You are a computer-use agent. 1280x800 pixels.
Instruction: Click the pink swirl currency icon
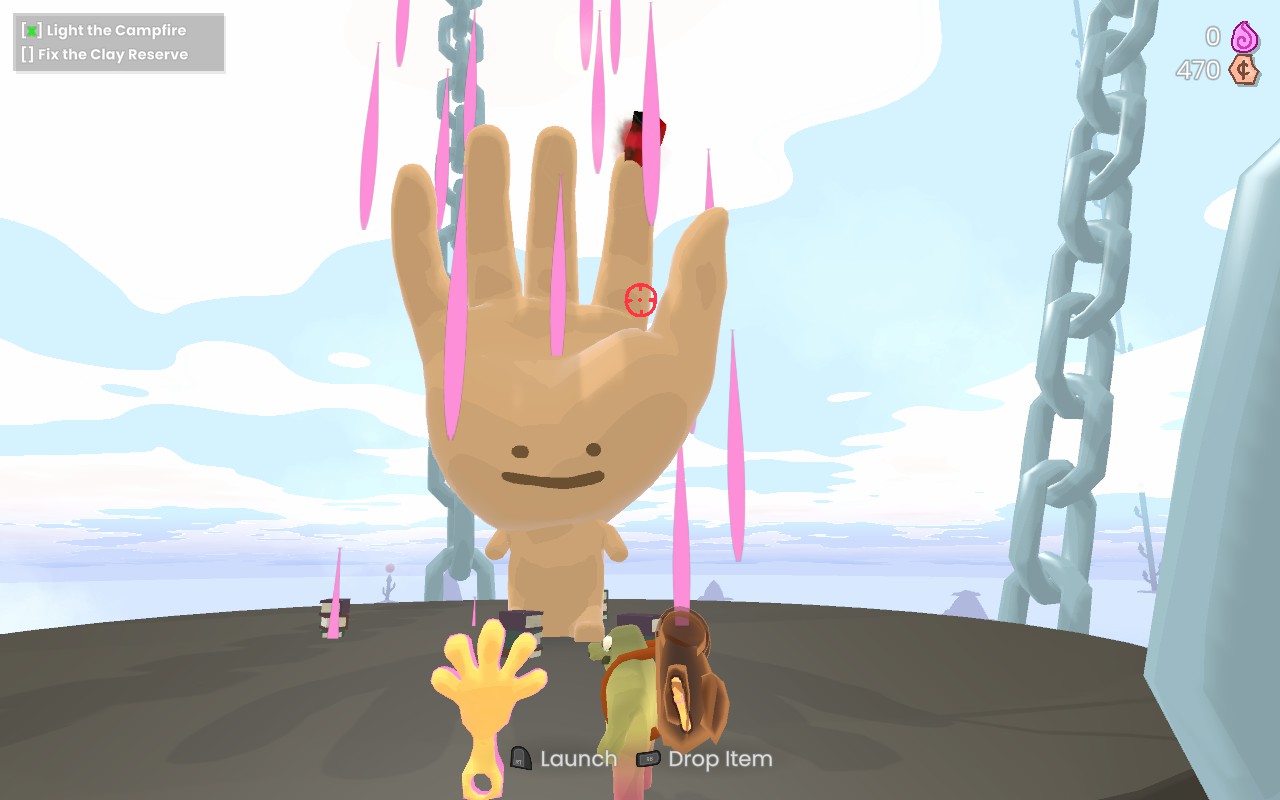coord(1244,37)
